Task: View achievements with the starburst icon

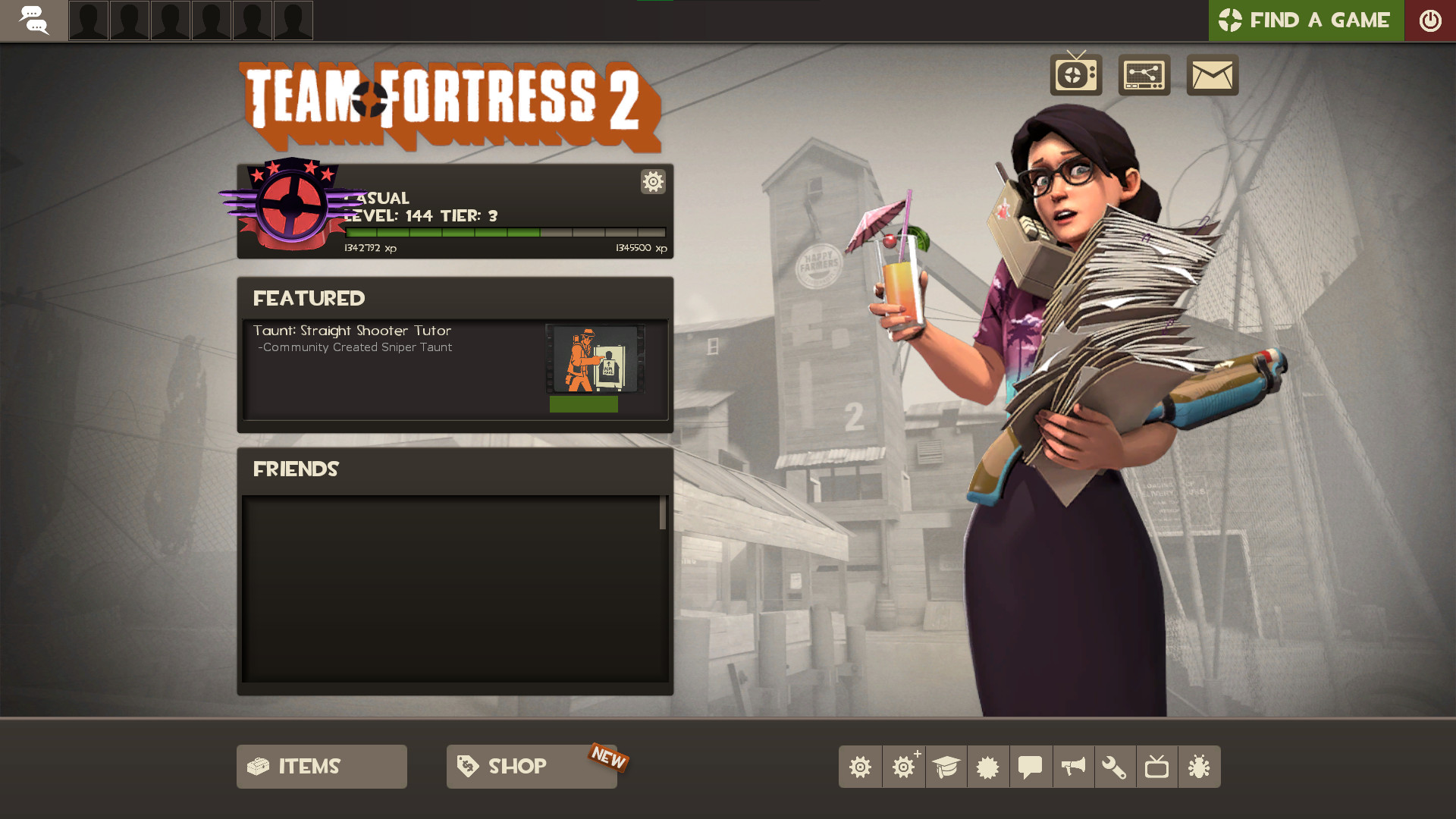Action: [x=987, y=767]
